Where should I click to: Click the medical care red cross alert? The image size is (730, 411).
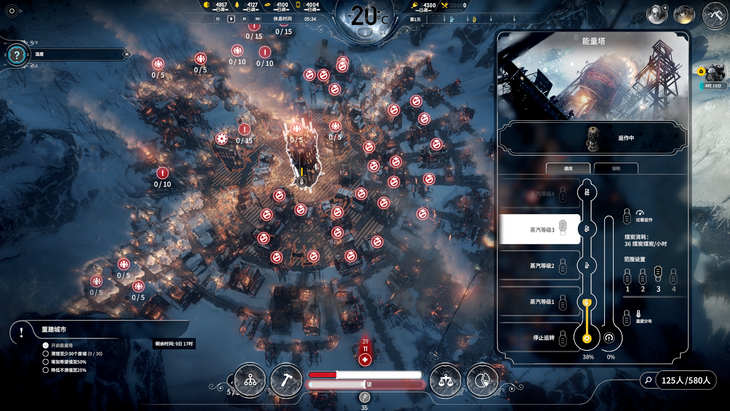(x=365, y=359)
